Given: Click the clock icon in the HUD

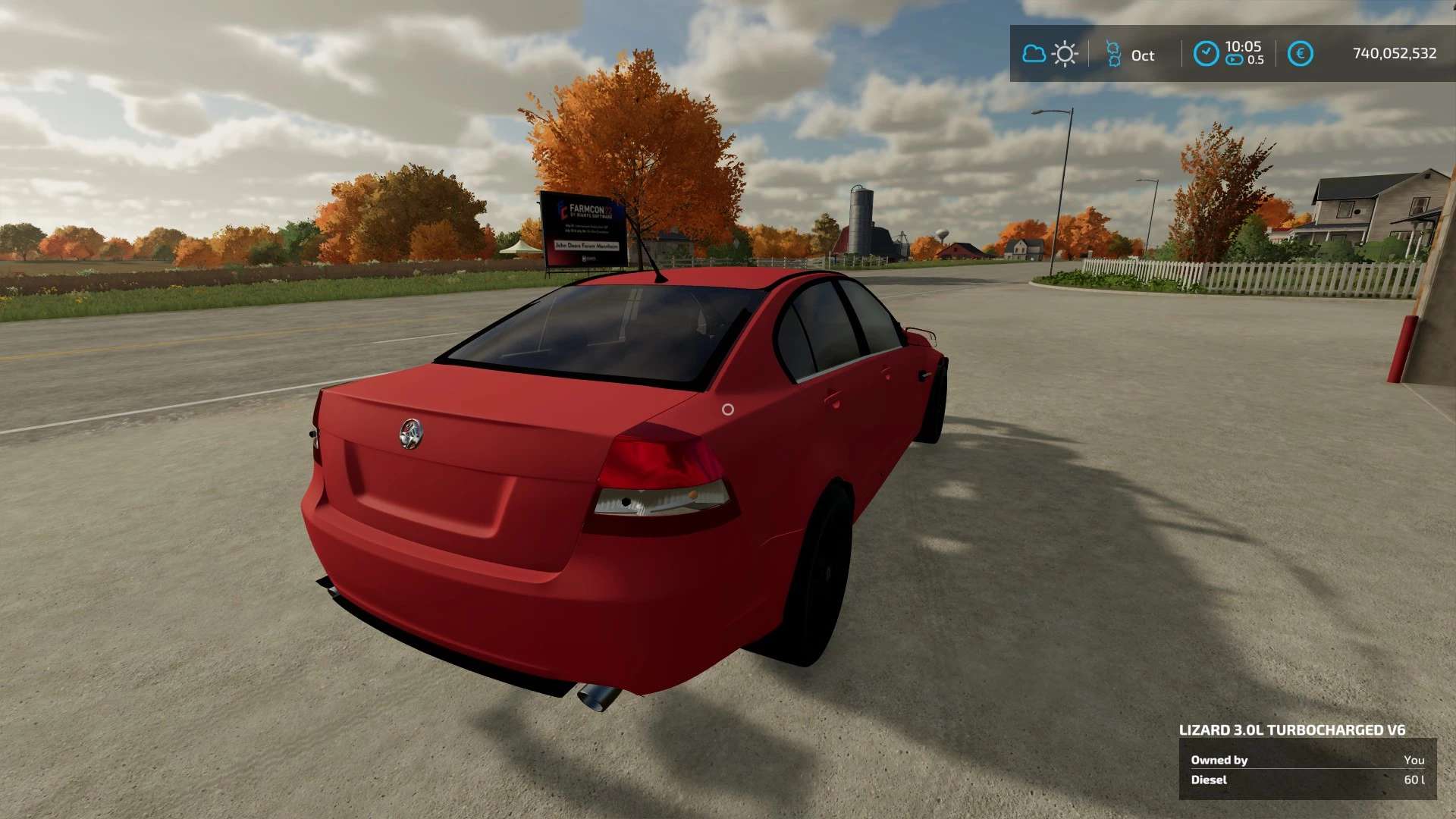Looking at the screenshot, I should pyautogui.click(x=1206, y=54).
